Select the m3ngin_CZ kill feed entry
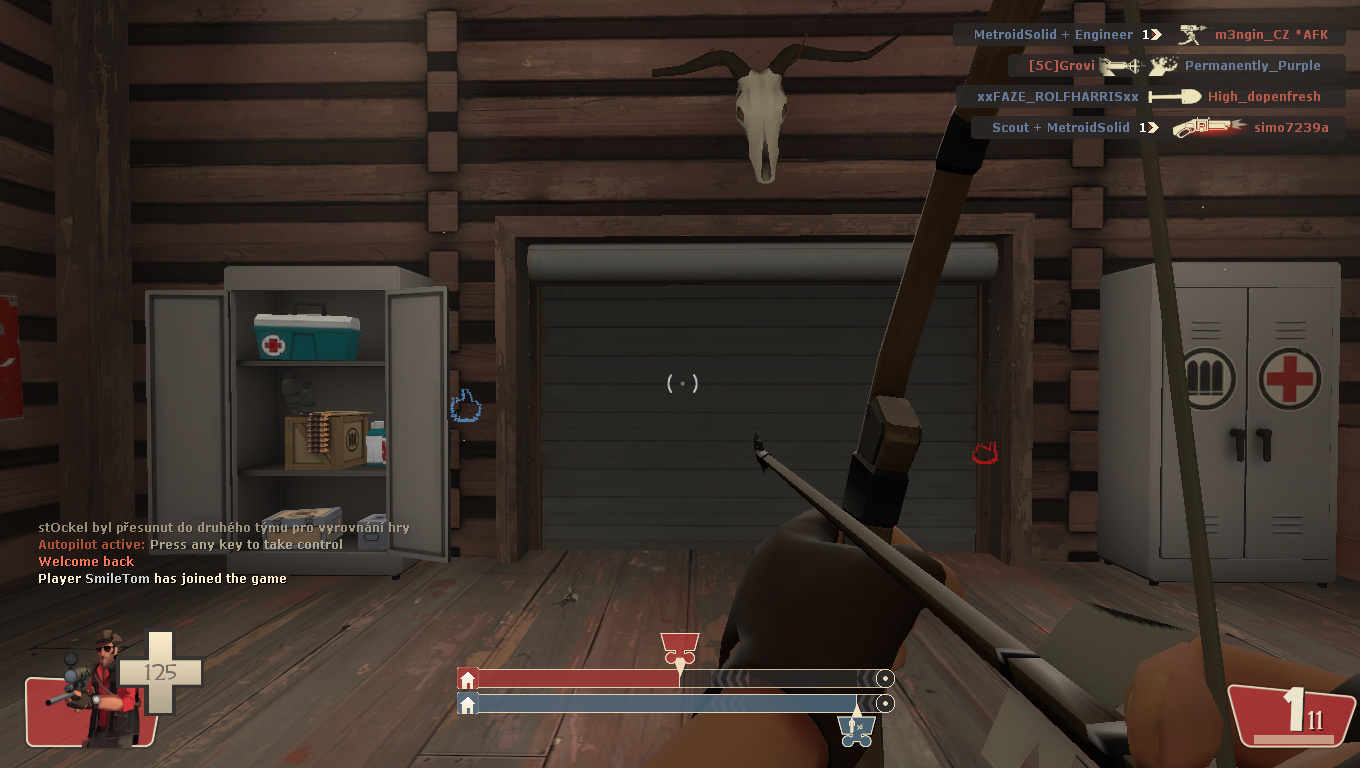Image resolution: width=1360 pixels, height=768 pixels. tap(1150, 35)
